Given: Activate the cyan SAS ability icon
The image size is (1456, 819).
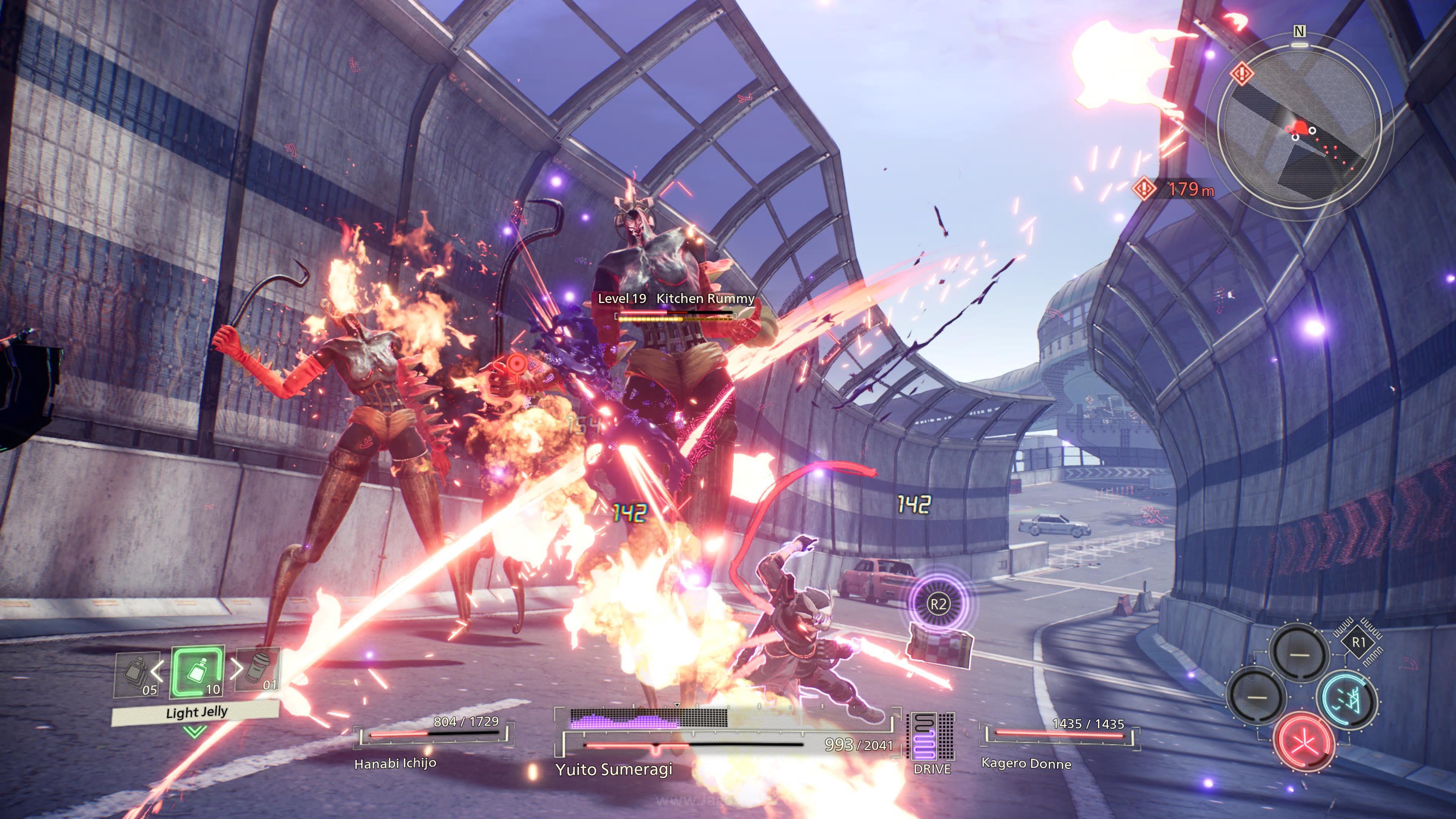Looking at the screenshot, I should click(1347, 700).
